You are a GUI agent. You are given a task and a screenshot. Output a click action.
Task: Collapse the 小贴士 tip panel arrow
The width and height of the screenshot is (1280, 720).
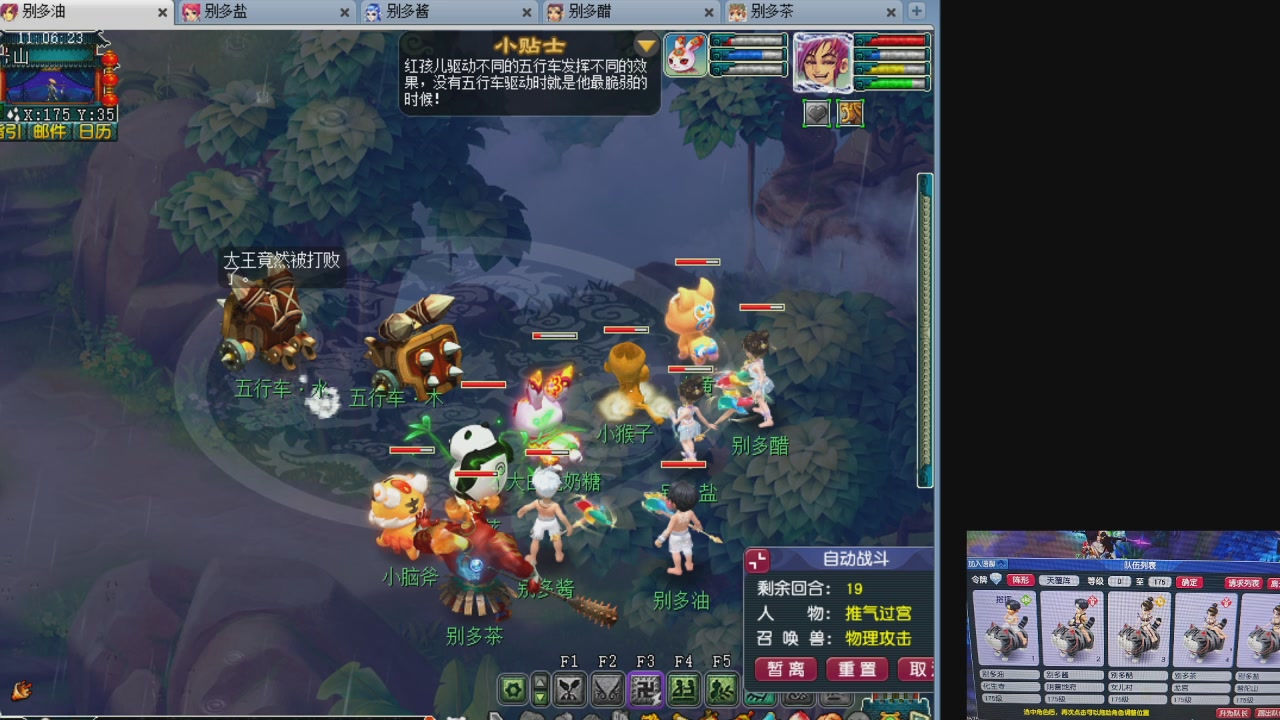(x=646, y=45)
